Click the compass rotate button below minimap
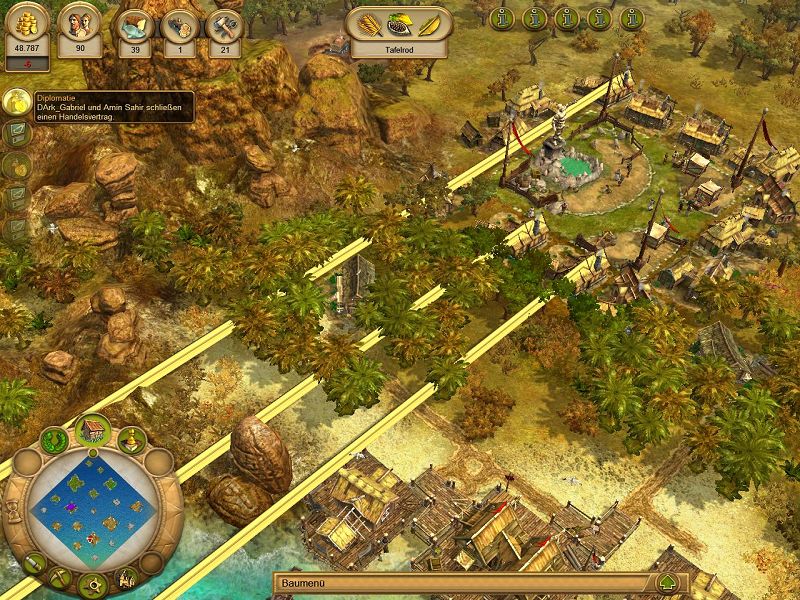 pos(95,584)
